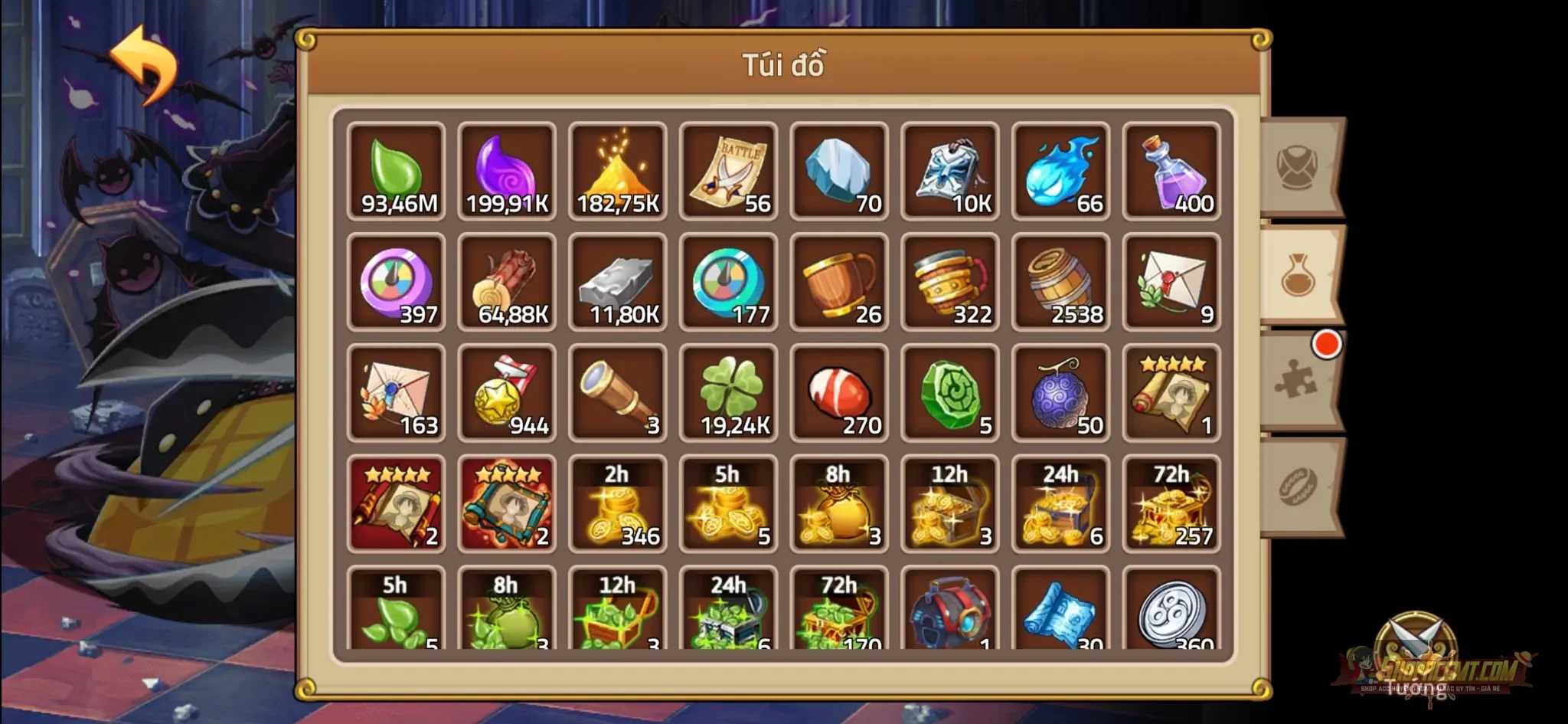The image size is (1568, 724).
Task: Tap the gold pile item showing 182,75K
Action: tap(618, 170)
